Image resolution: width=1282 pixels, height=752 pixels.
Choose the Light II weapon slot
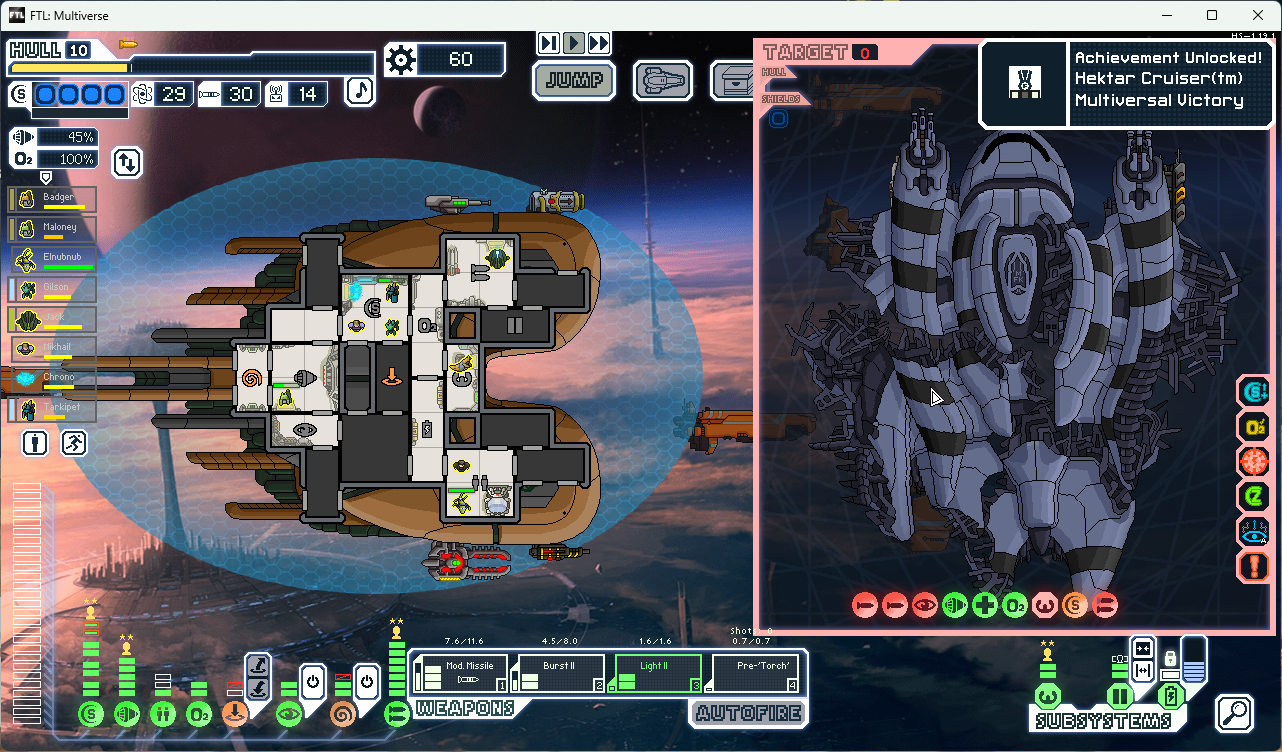tap(655, 673)
